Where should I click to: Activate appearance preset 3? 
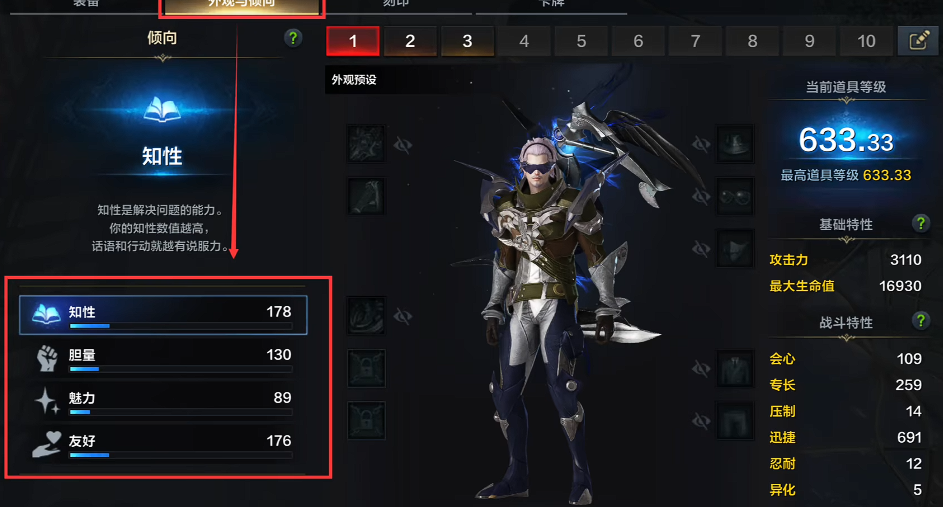point(467,41)
